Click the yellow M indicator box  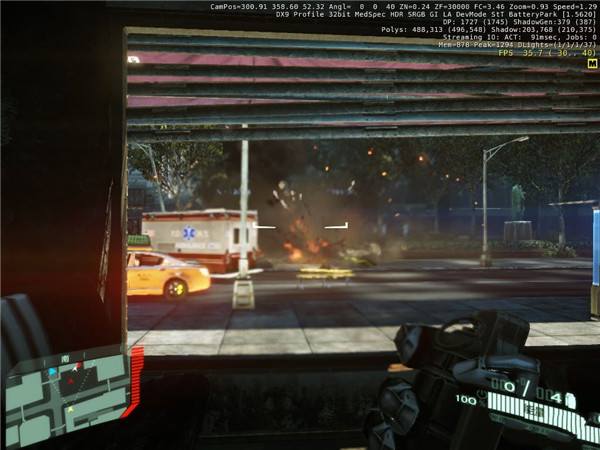click(x=592, y=63)
